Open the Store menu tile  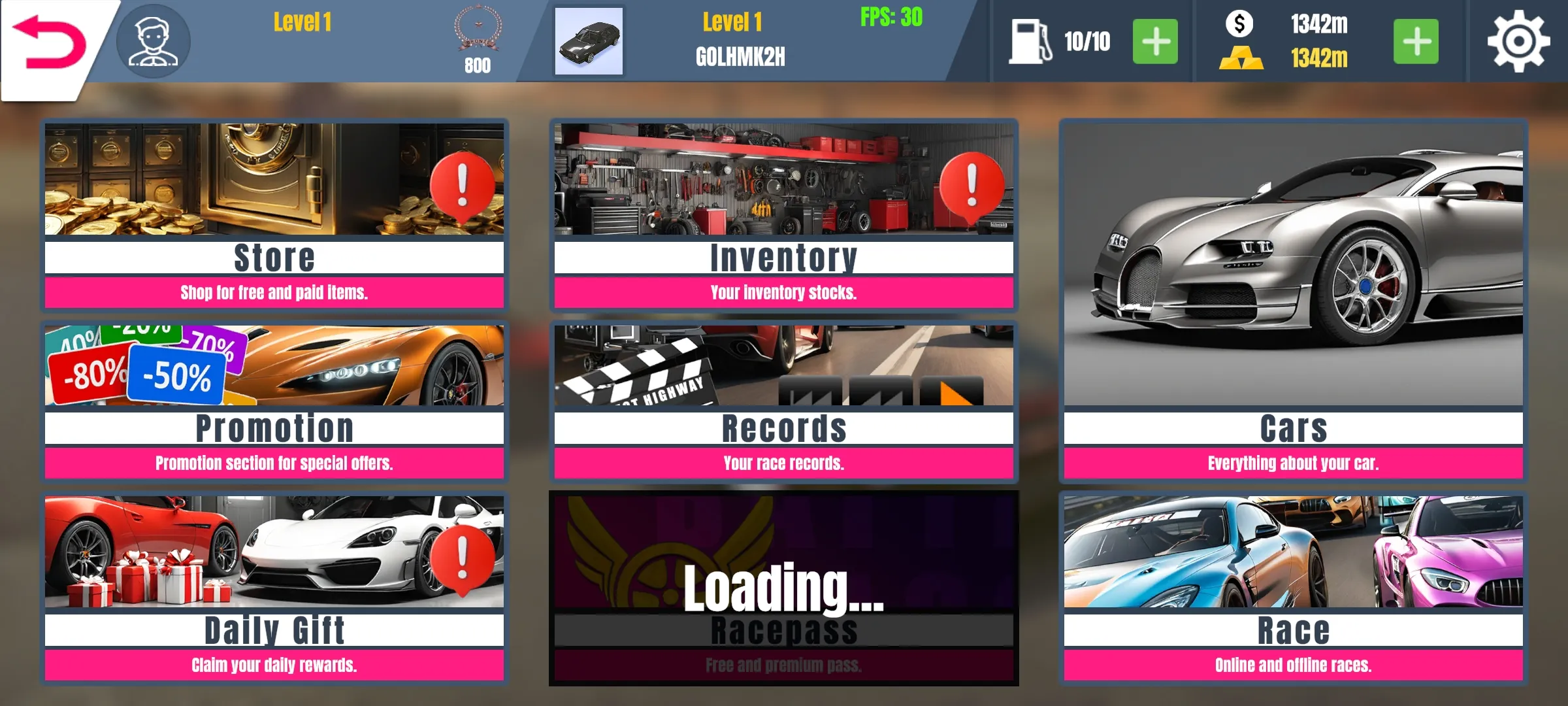pos(274,214)
